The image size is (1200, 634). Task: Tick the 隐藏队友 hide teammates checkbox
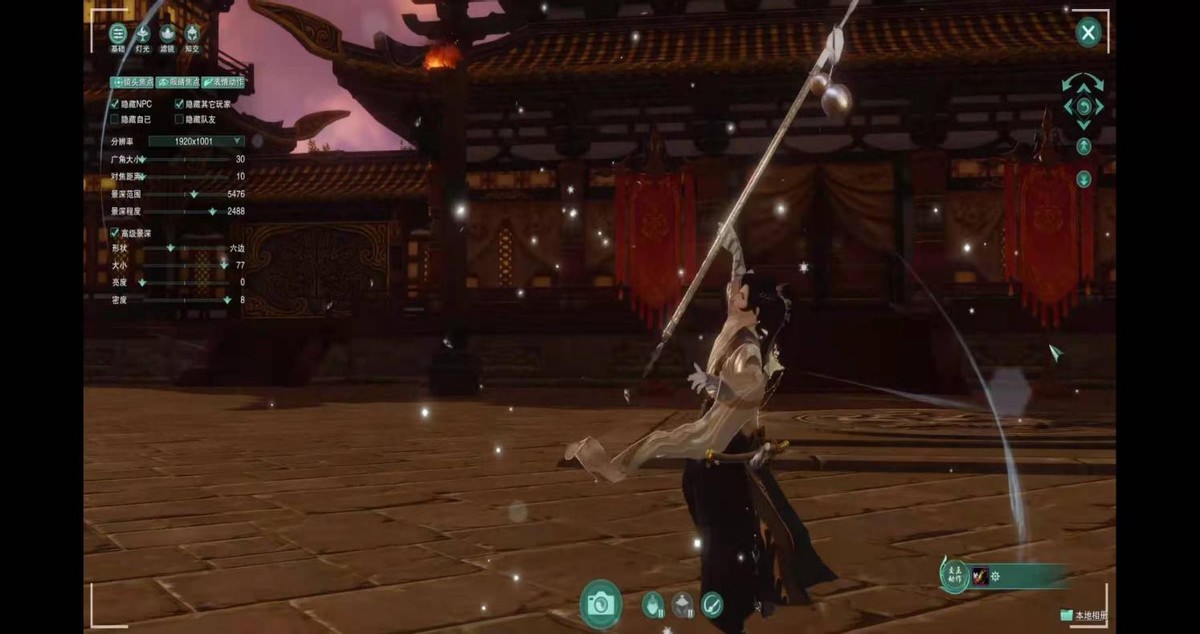click(x=180, y=119)
